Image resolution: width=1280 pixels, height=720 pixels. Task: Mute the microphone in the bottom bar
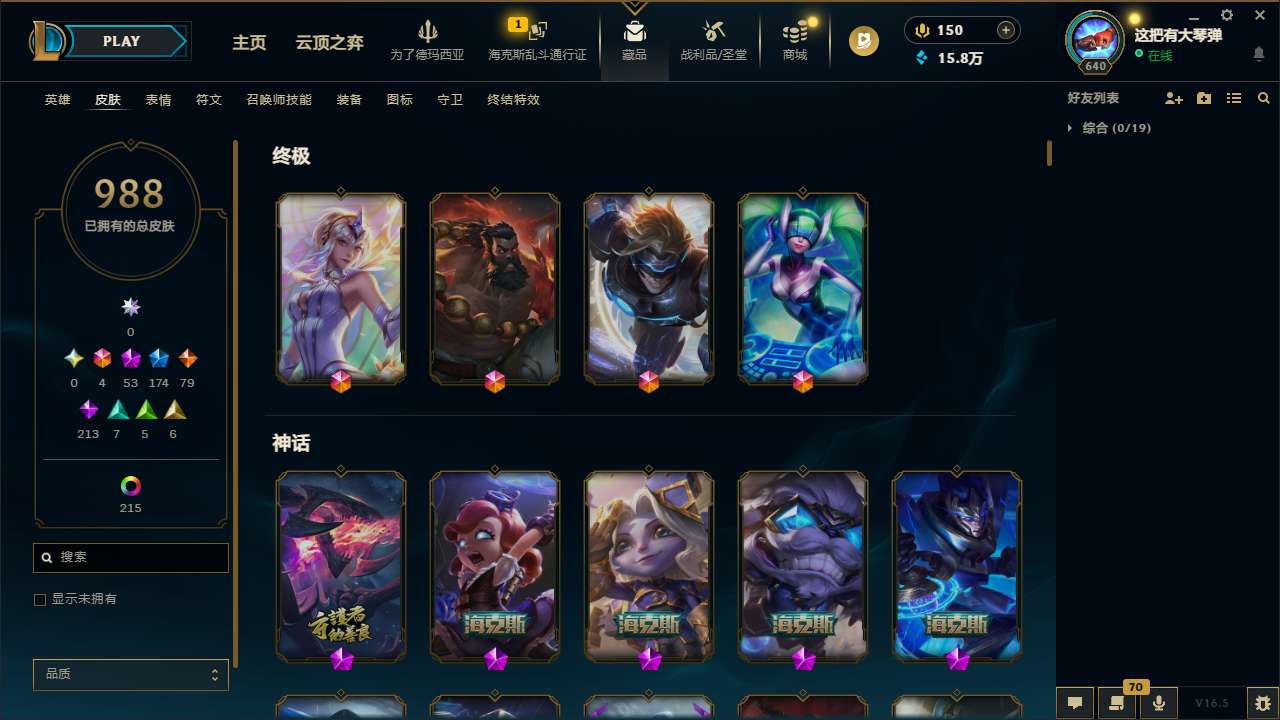pyautogui.click(x=1157, y=703)
